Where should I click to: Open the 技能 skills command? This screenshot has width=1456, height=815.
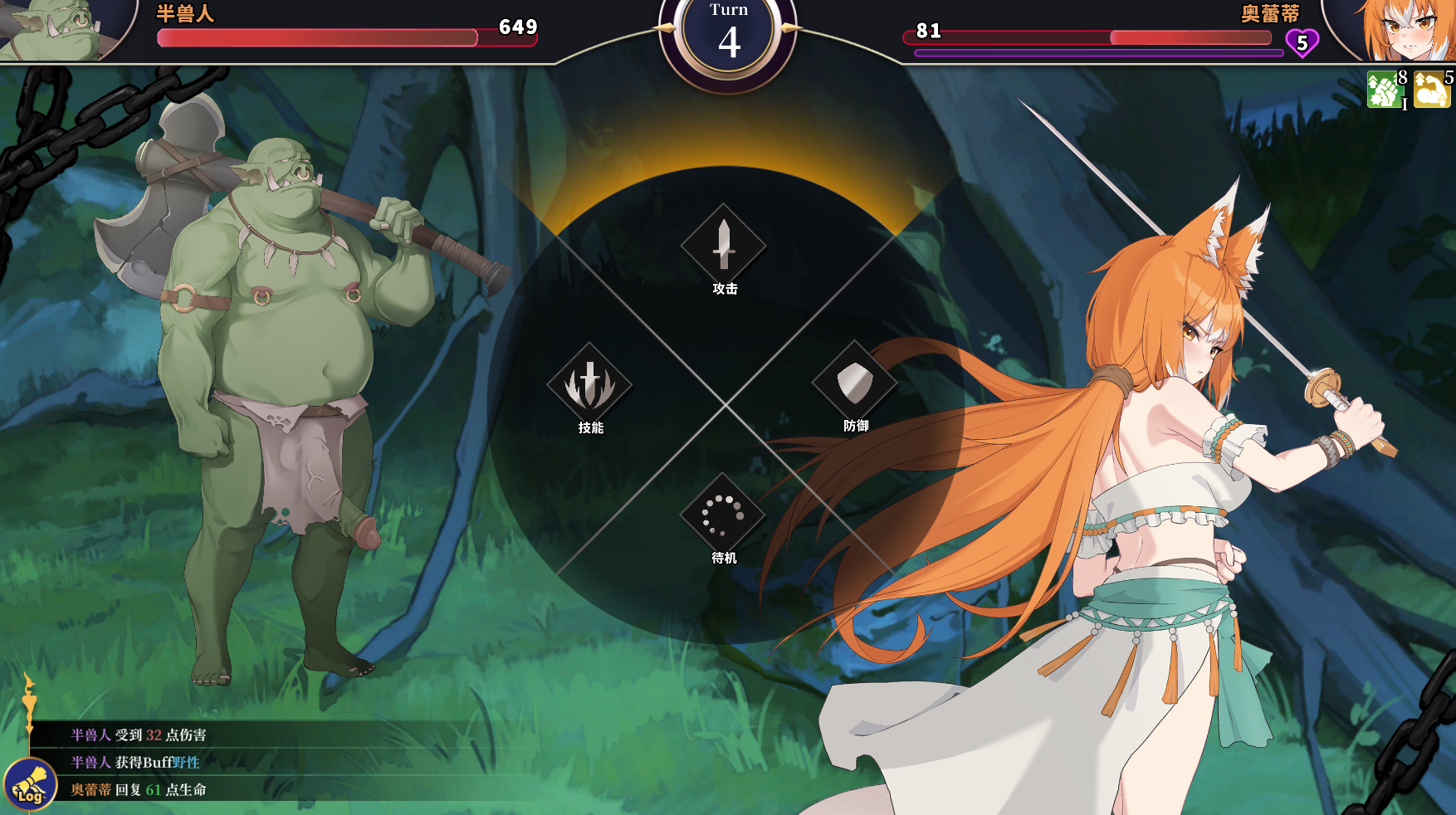click(x=589, y=384)
